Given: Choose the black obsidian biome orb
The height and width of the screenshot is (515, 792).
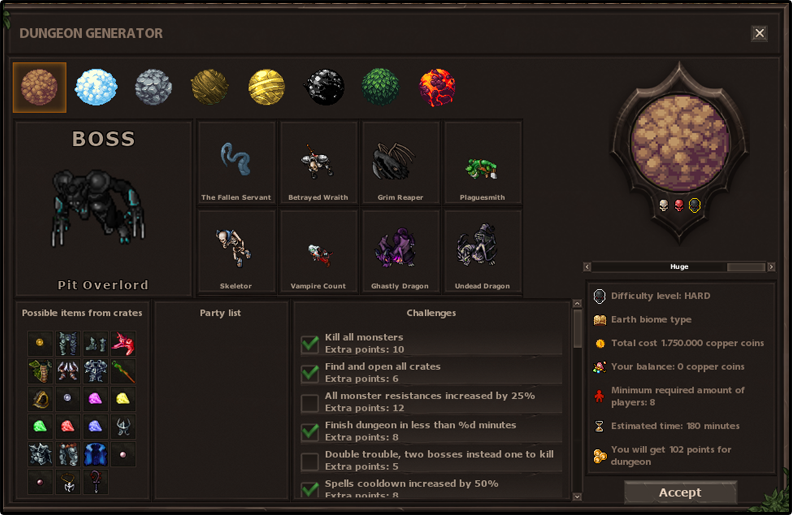Looking at the screenshot, I should (324, 87).
